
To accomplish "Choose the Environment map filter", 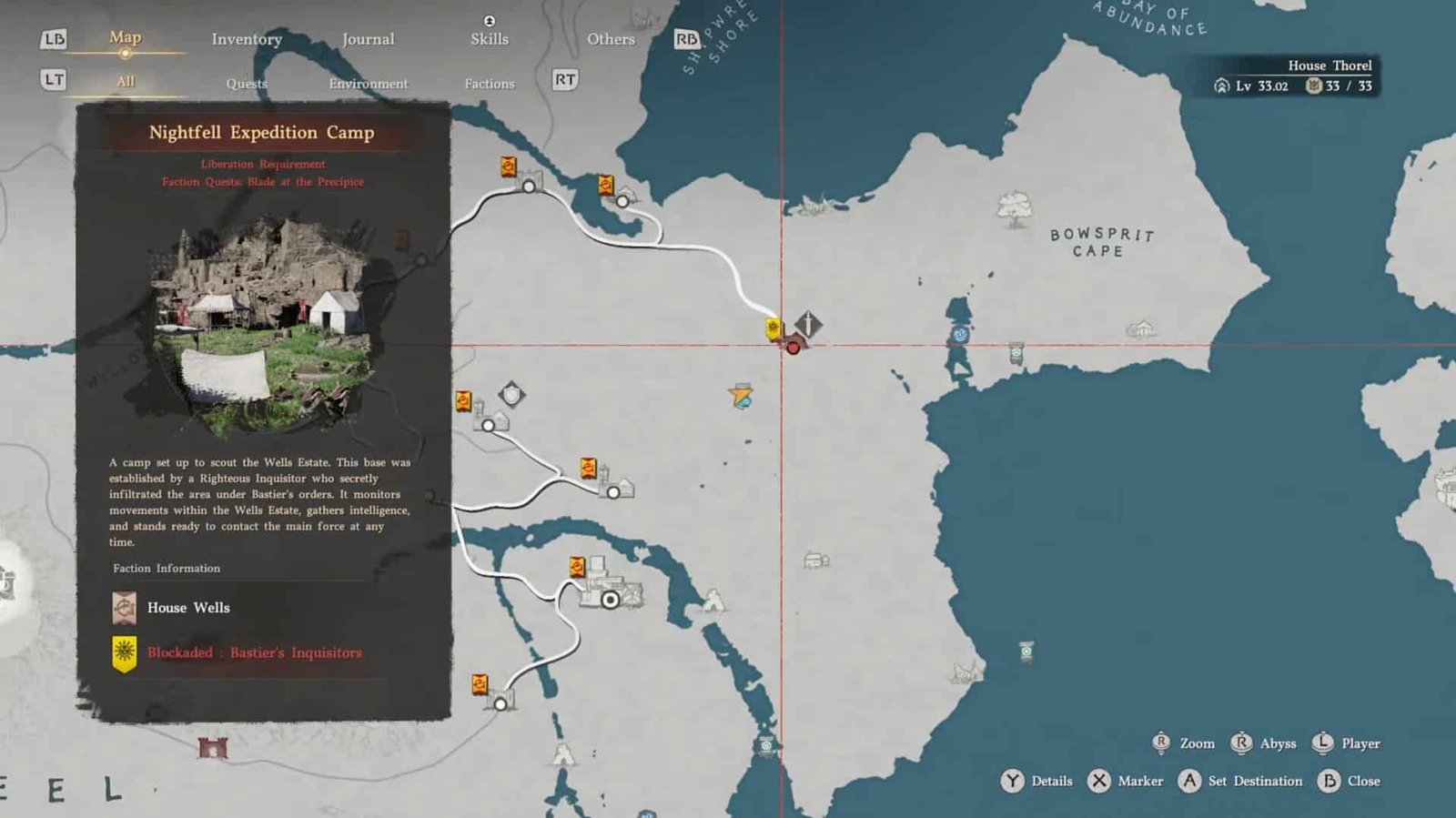I will (368, 84).
